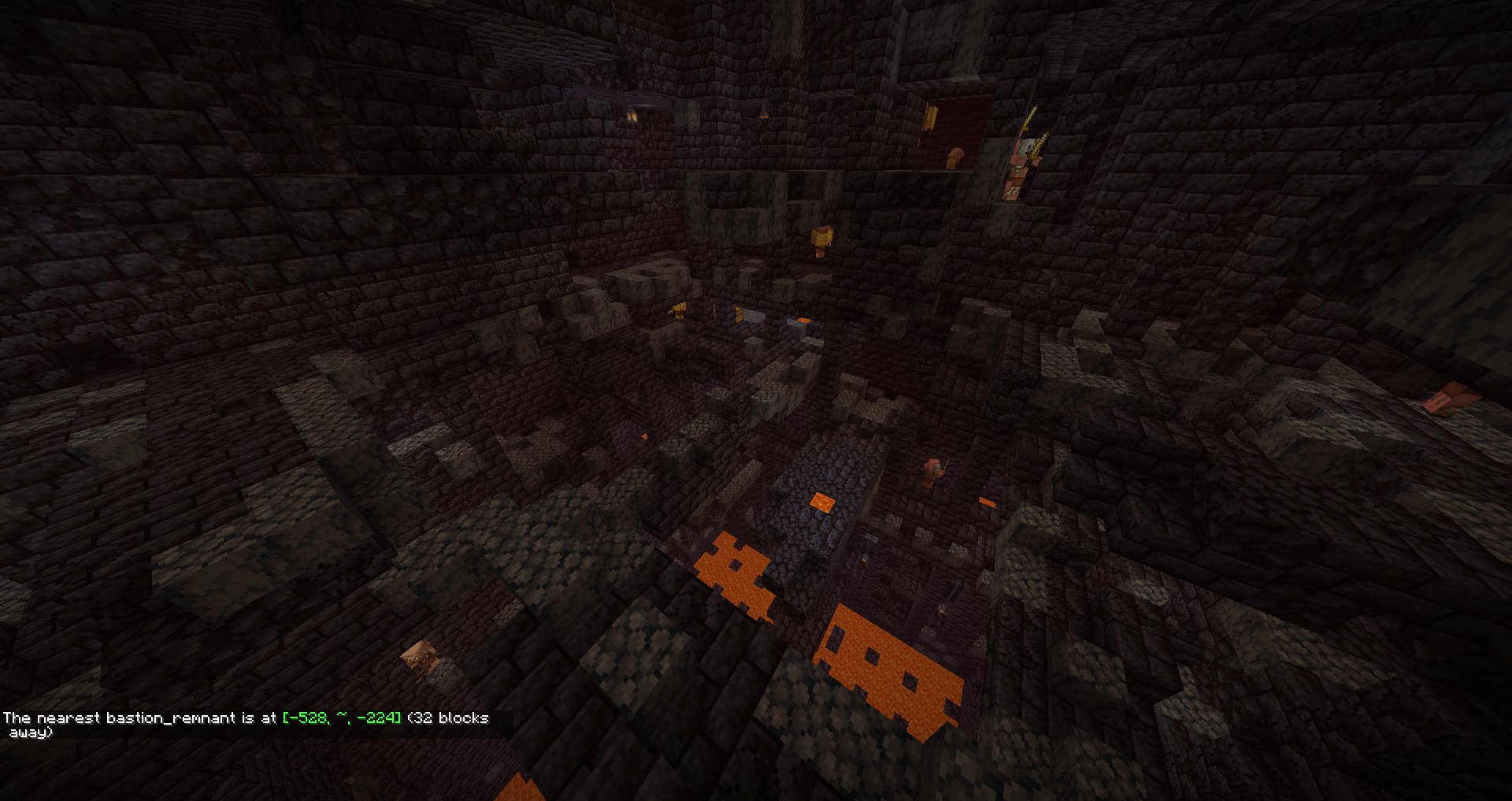Click the green bastion coordinates in chat
Image resolution: width=1512 pixels, height=801 pixels.
342,718
